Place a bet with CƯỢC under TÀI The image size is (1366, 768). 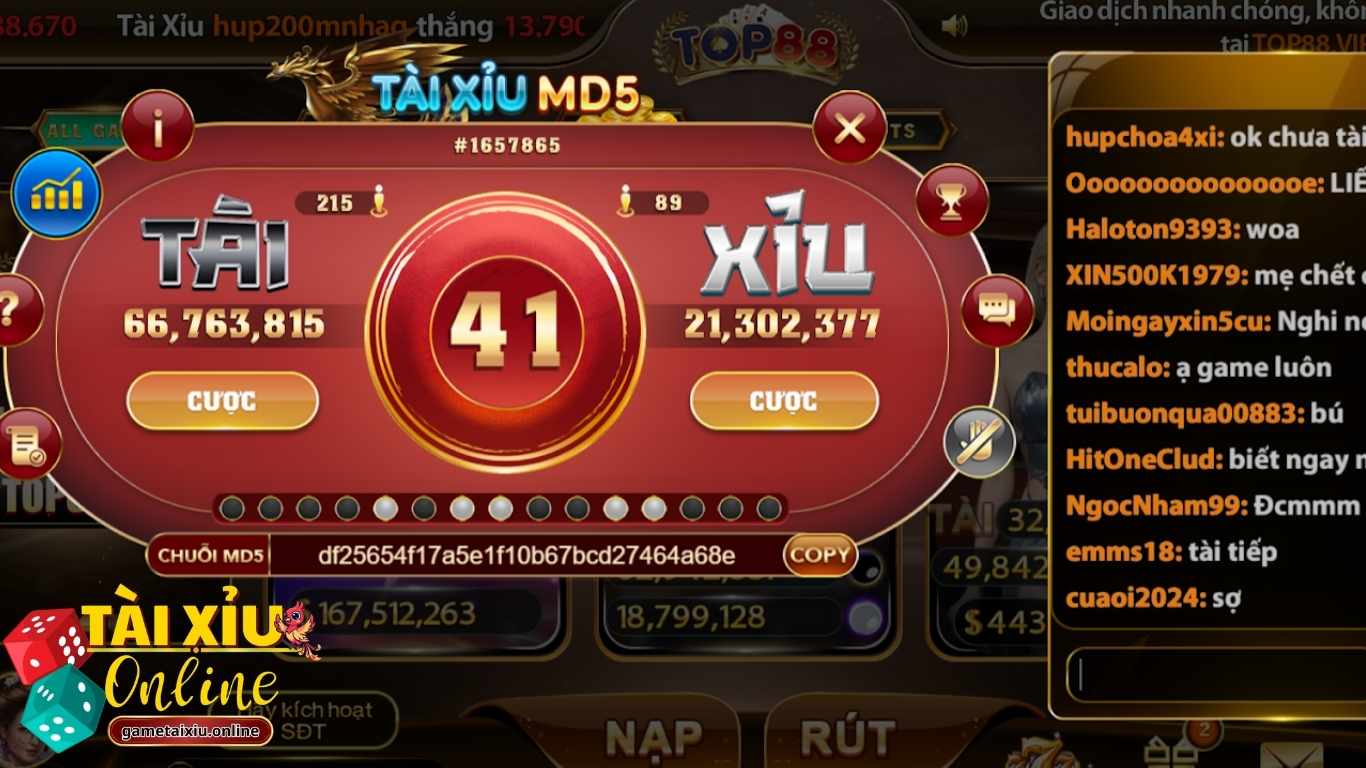tap(222, 401)
